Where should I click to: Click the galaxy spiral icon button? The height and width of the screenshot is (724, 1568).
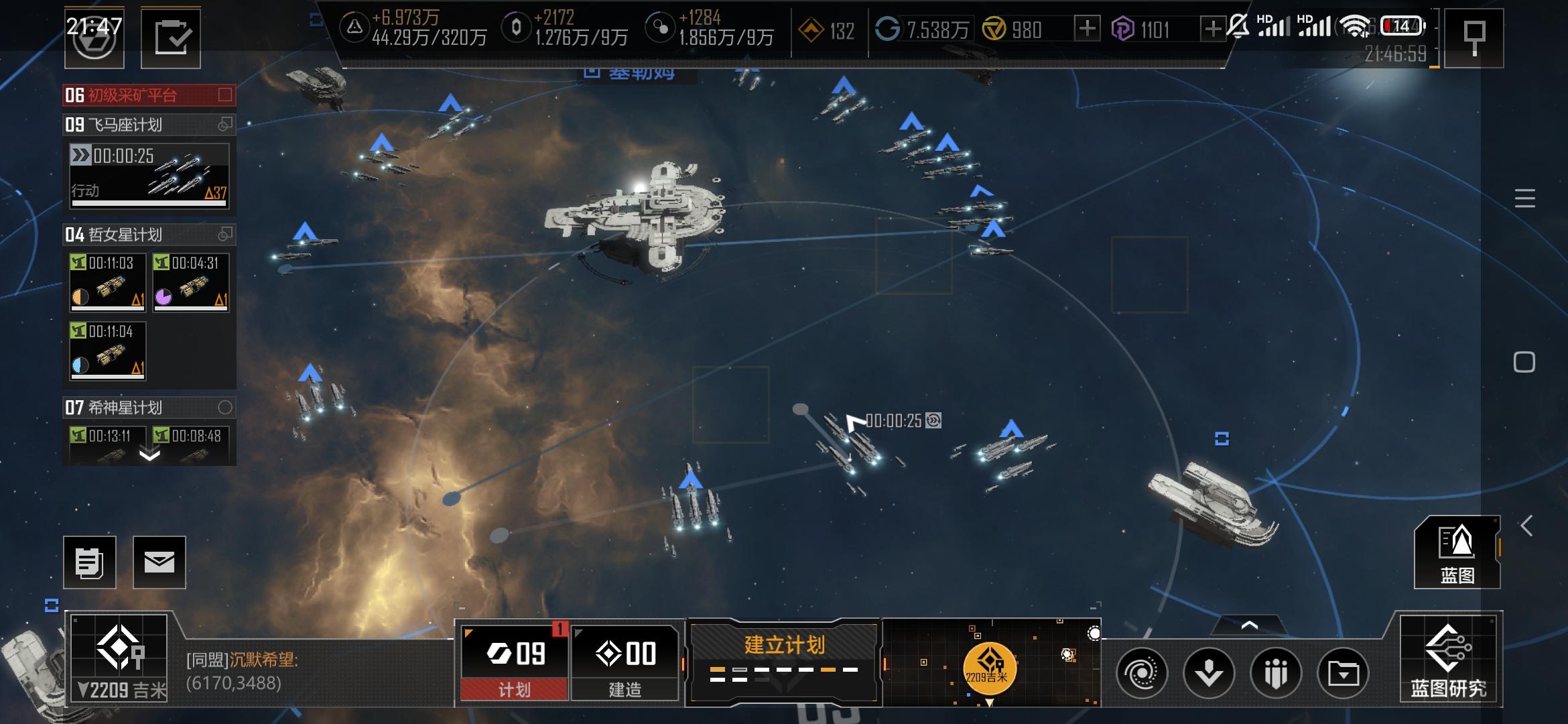[x=1141, y=672]
